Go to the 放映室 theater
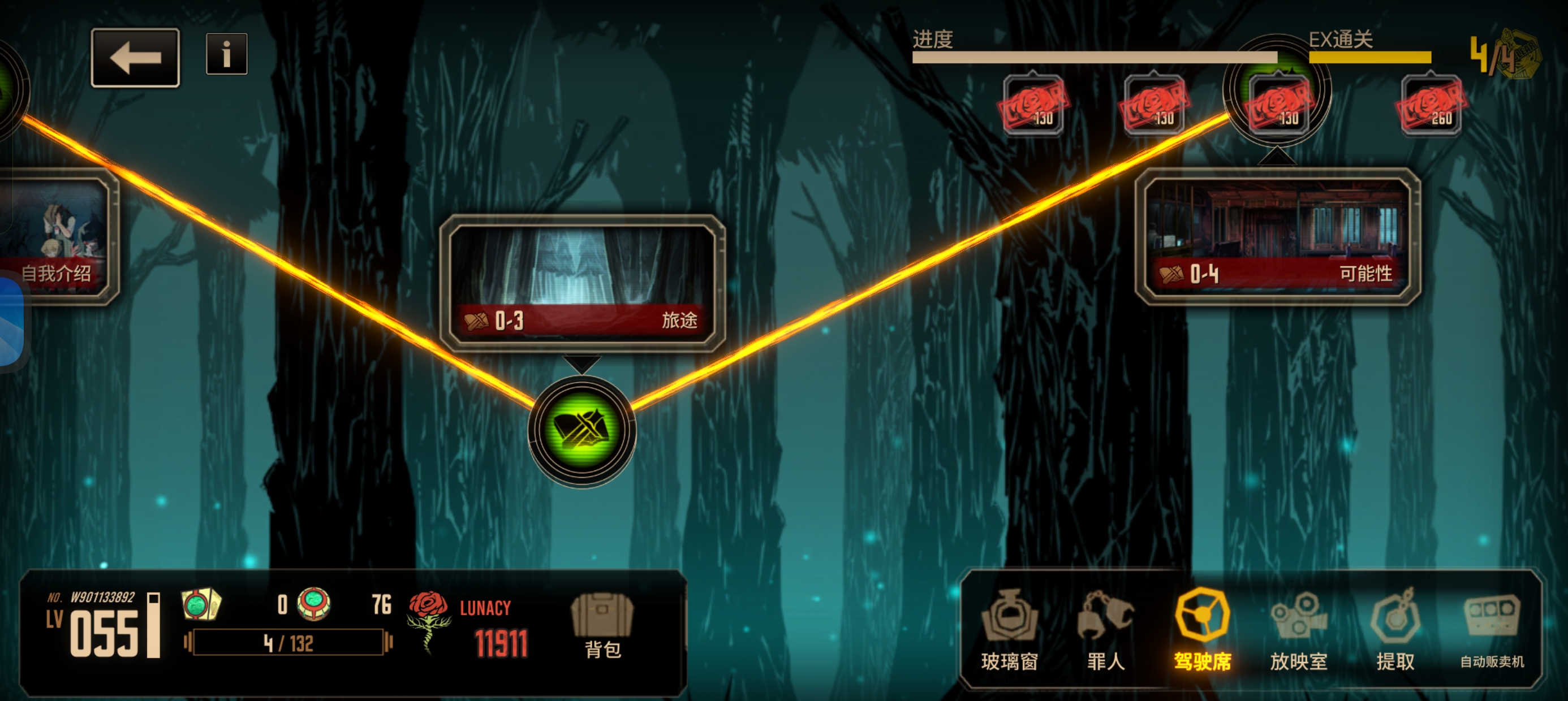 tap(1298, 630)
